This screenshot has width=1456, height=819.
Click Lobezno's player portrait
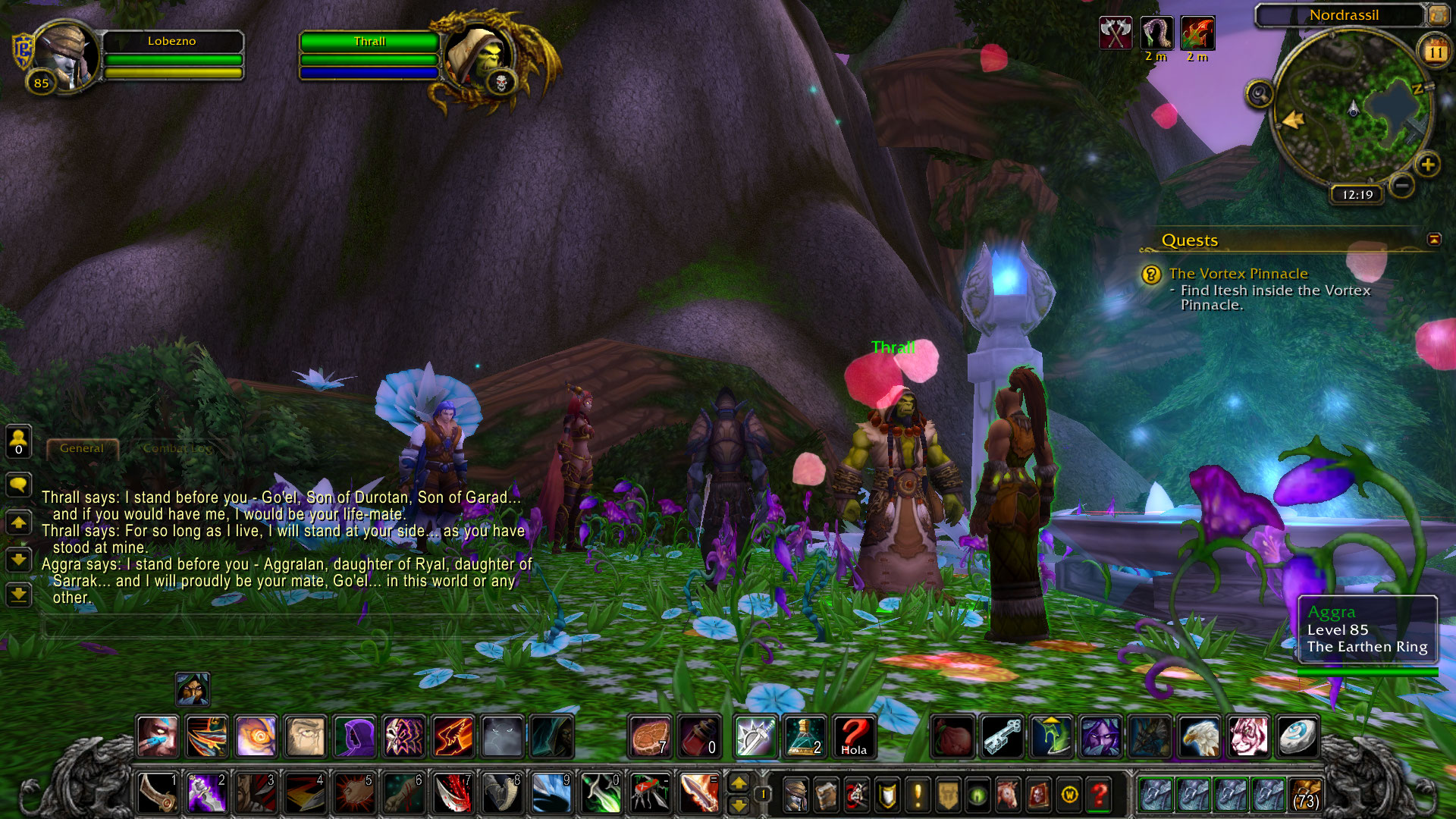[x=65, y=55]
